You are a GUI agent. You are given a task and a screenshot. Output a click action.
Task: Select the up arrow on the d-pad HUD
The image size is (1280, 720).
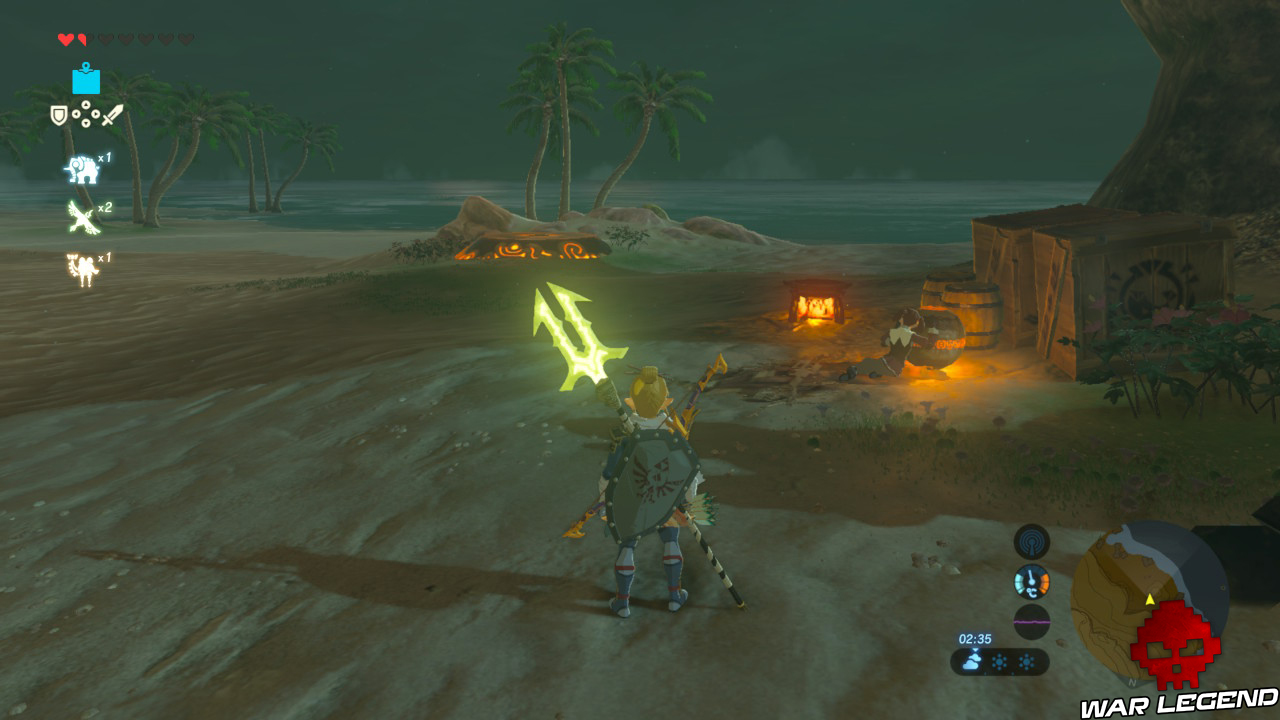pos(86,103)
